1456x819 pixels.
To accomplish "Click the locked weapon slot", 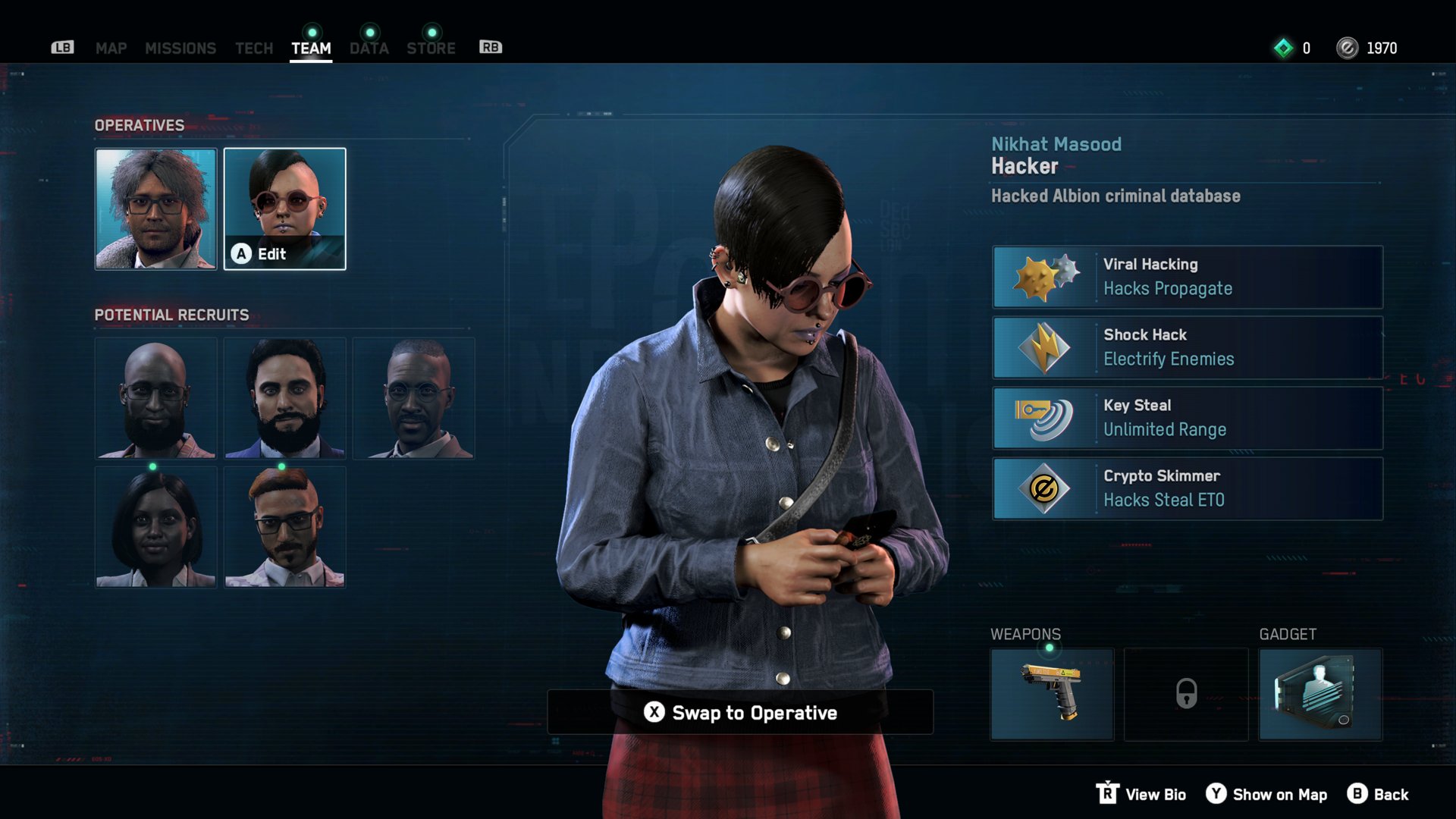I will click(1186, 694).
